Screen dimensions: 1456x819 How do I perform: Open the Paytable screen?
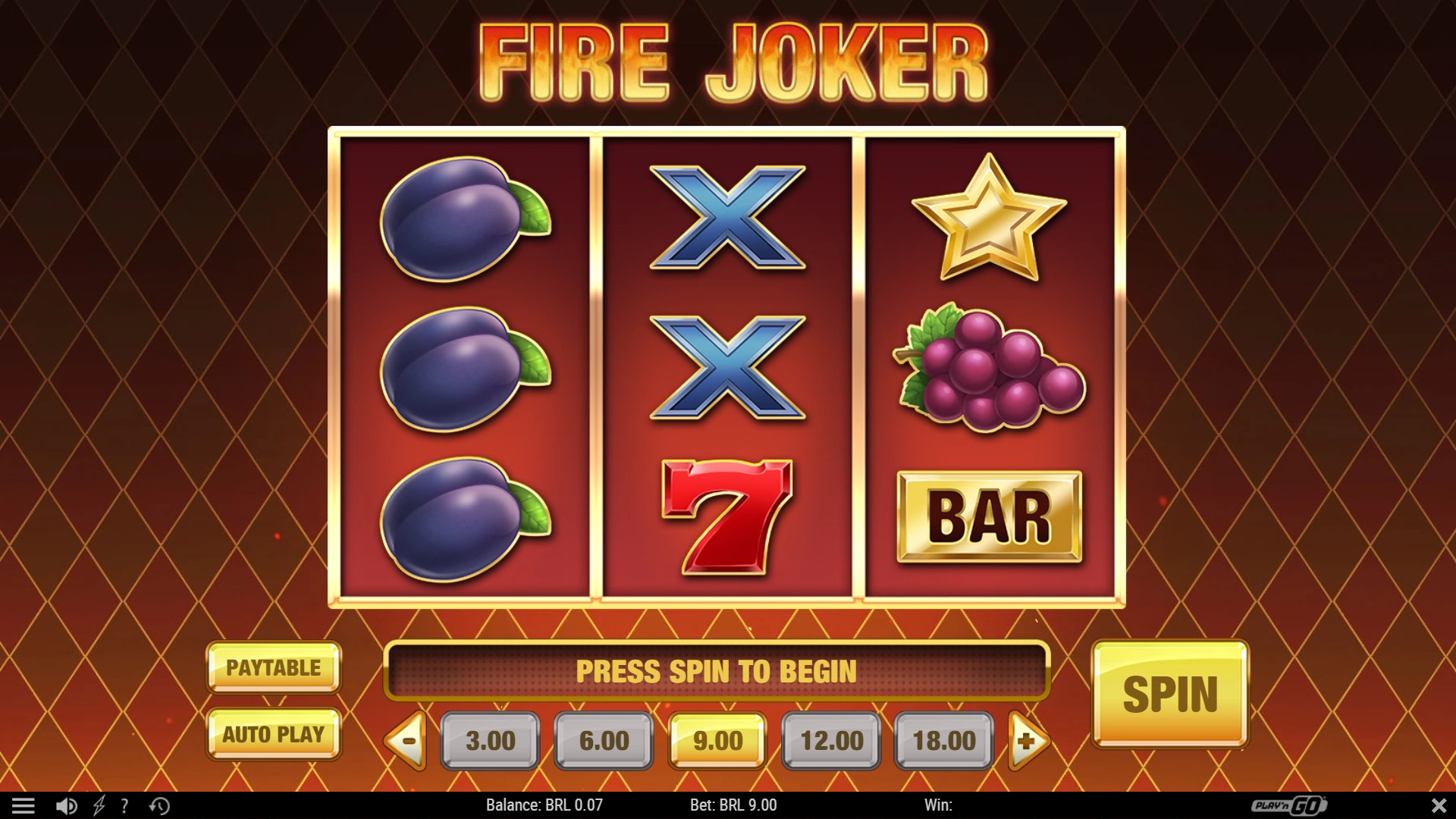[274, 668]
